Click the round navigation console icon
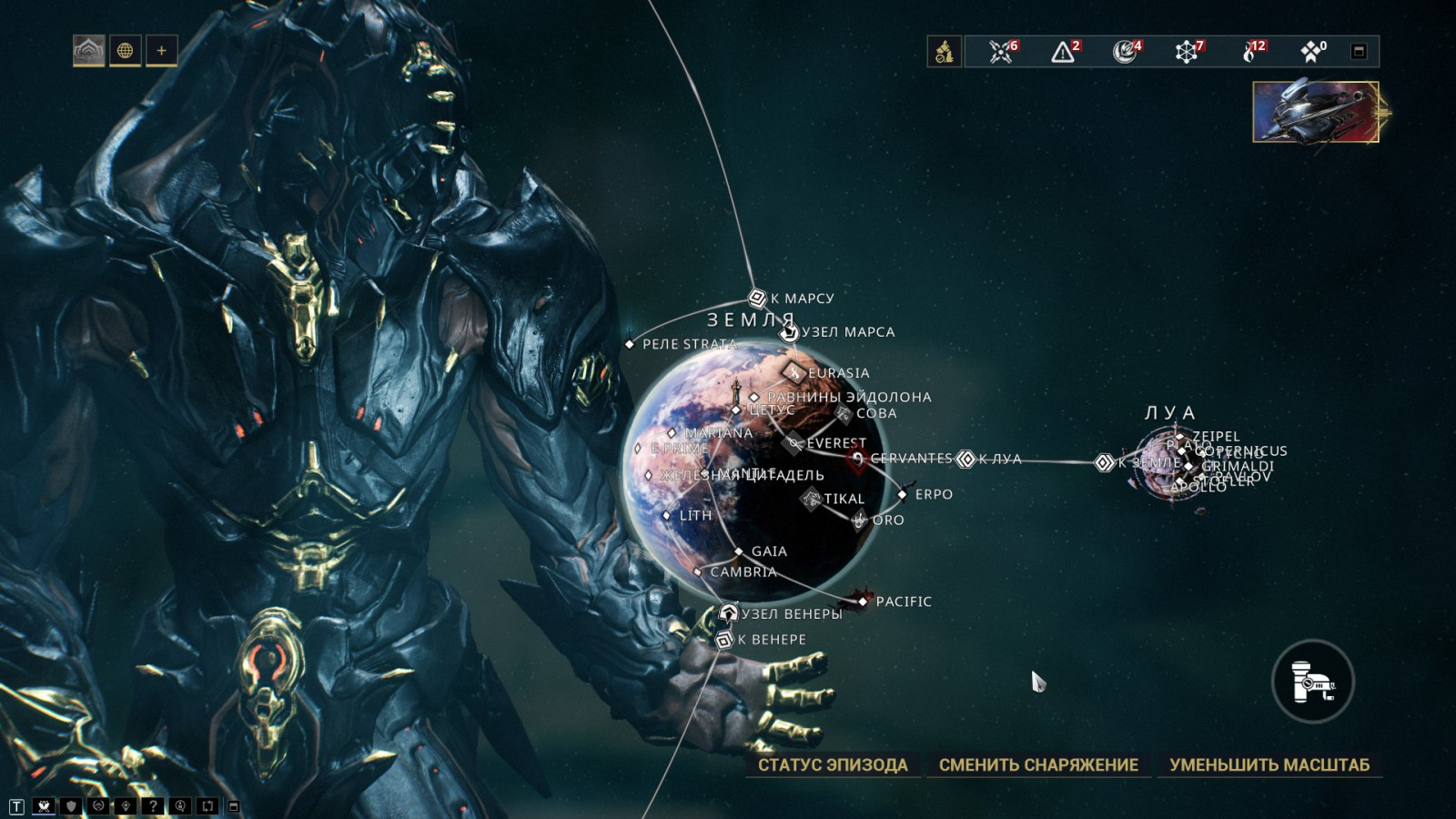This screenshot has height=819, width=1456. (x=1312, y=682)
